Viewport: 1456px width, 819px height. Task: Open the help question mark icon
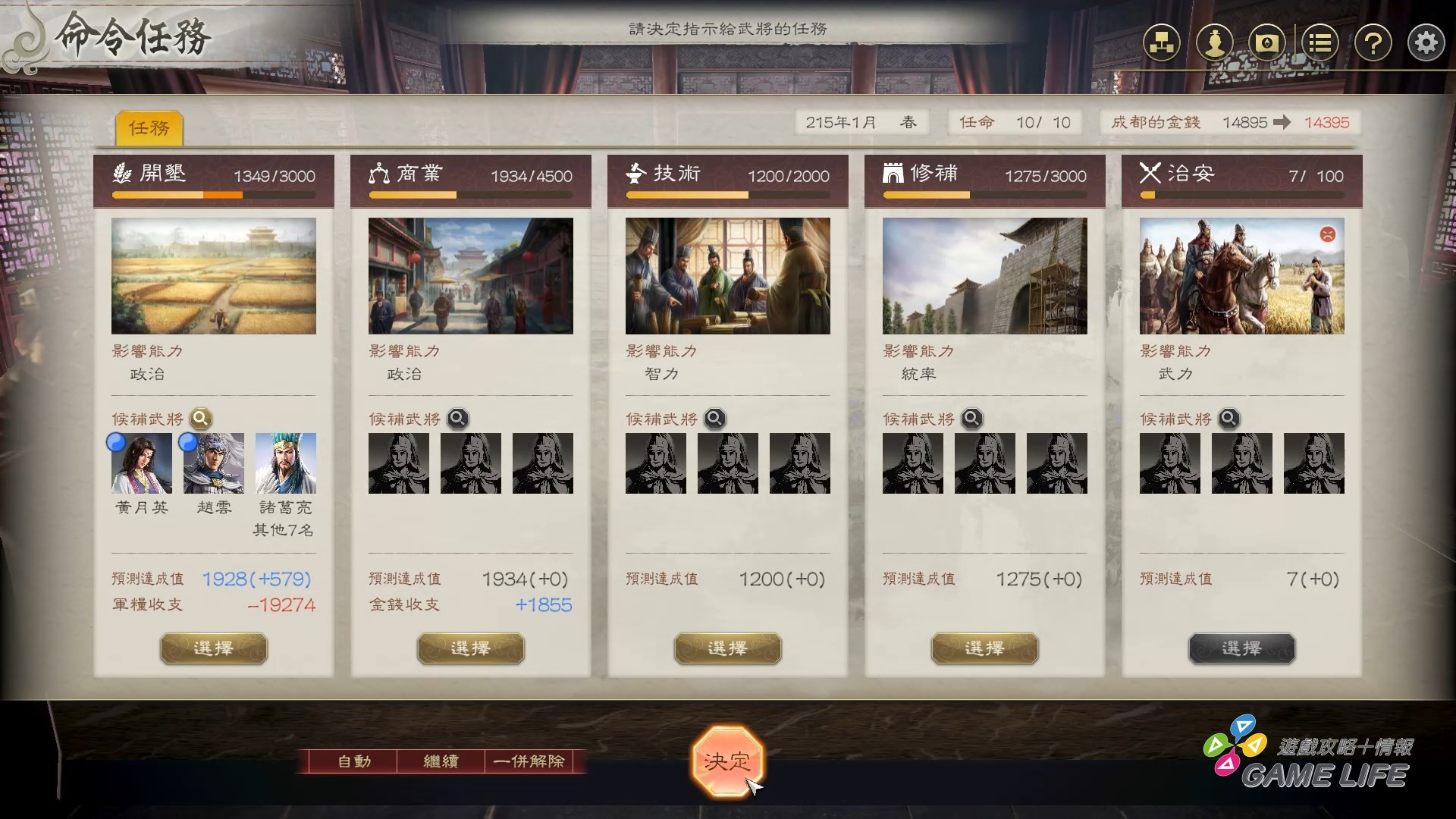point(1373,43)
